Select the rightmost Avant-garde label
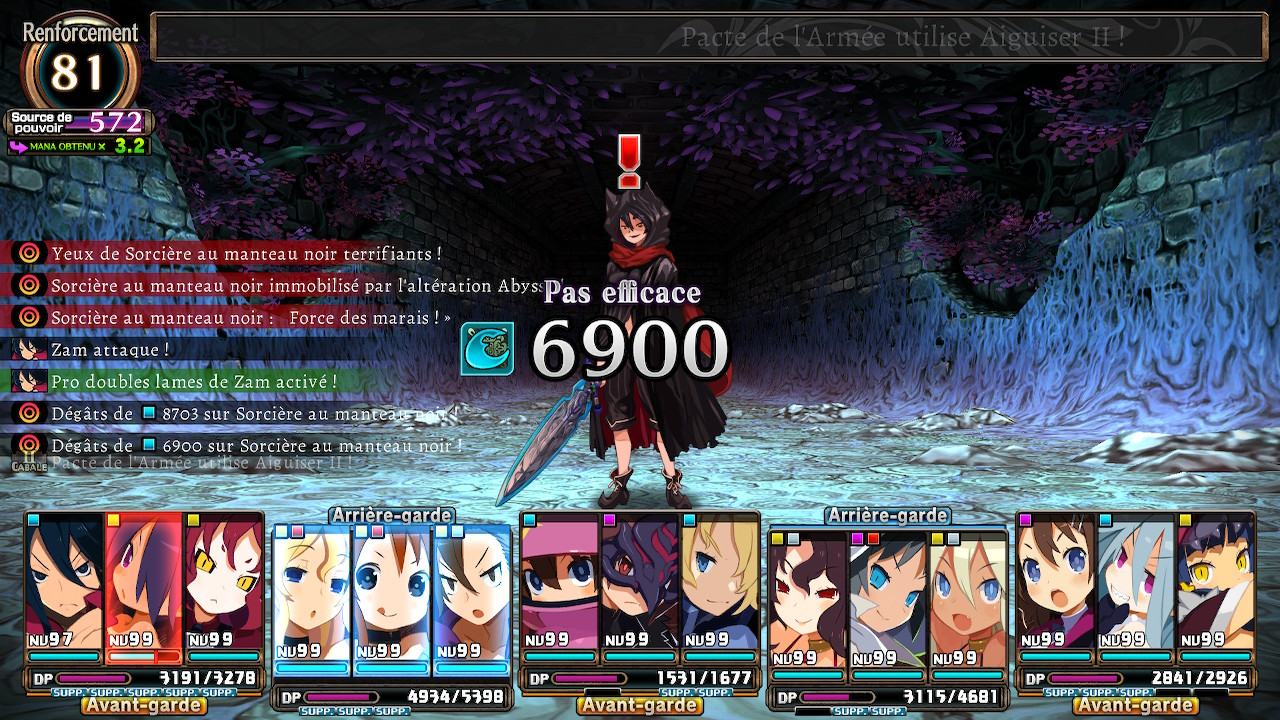 [x=1138, y=705]
